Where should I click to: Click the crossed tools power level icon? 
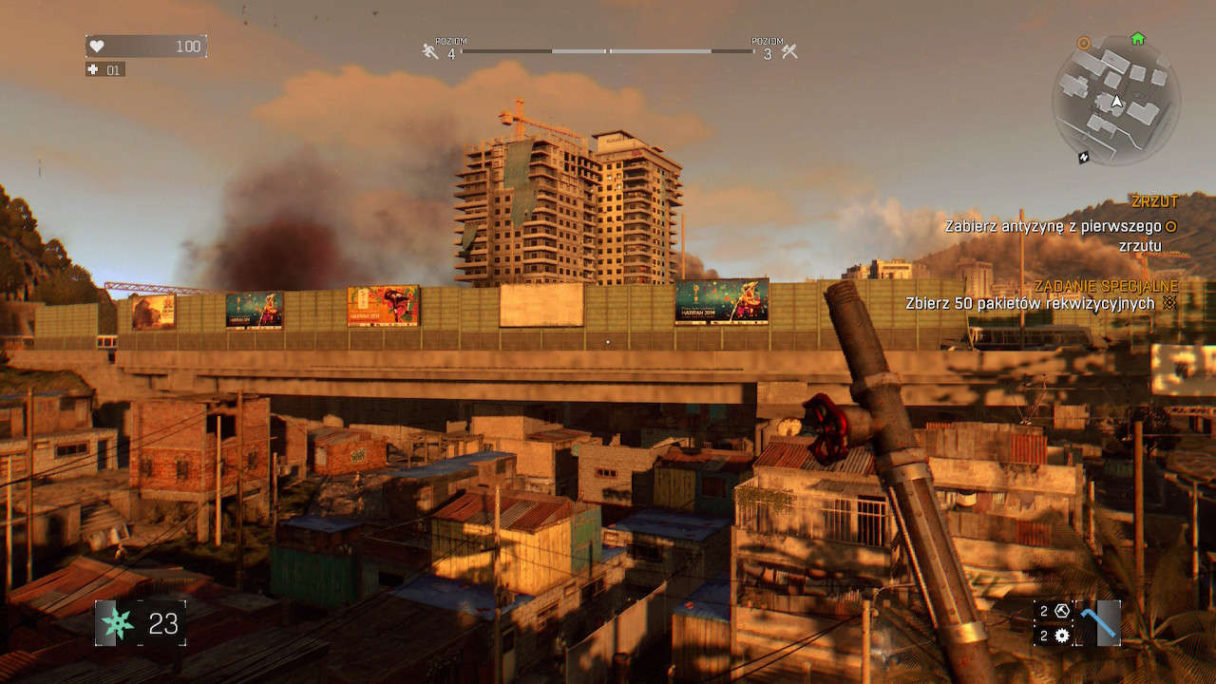(x=789, y=50)
